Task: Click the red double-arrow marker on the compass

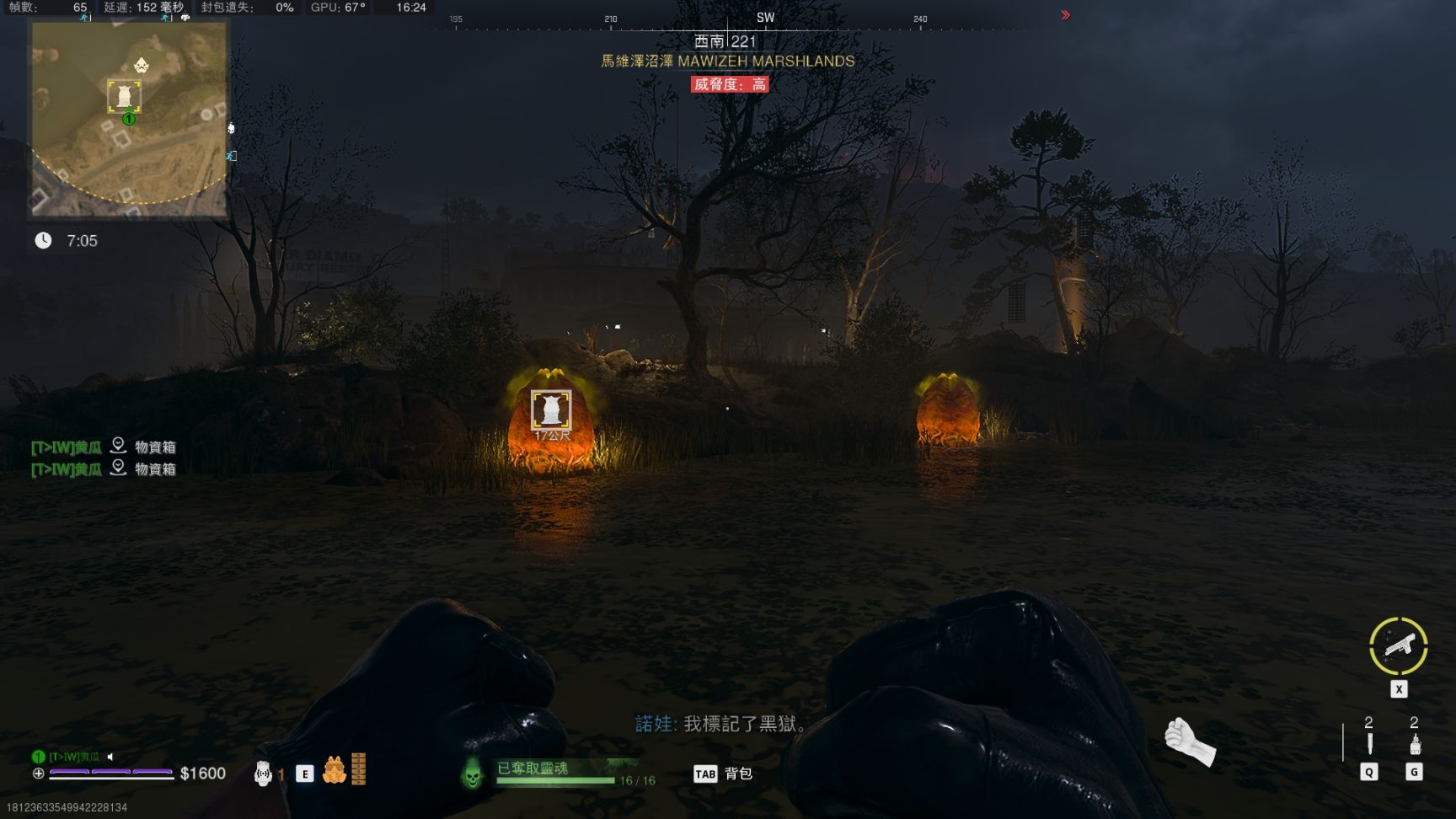Action: click(x=1065, y=15)
